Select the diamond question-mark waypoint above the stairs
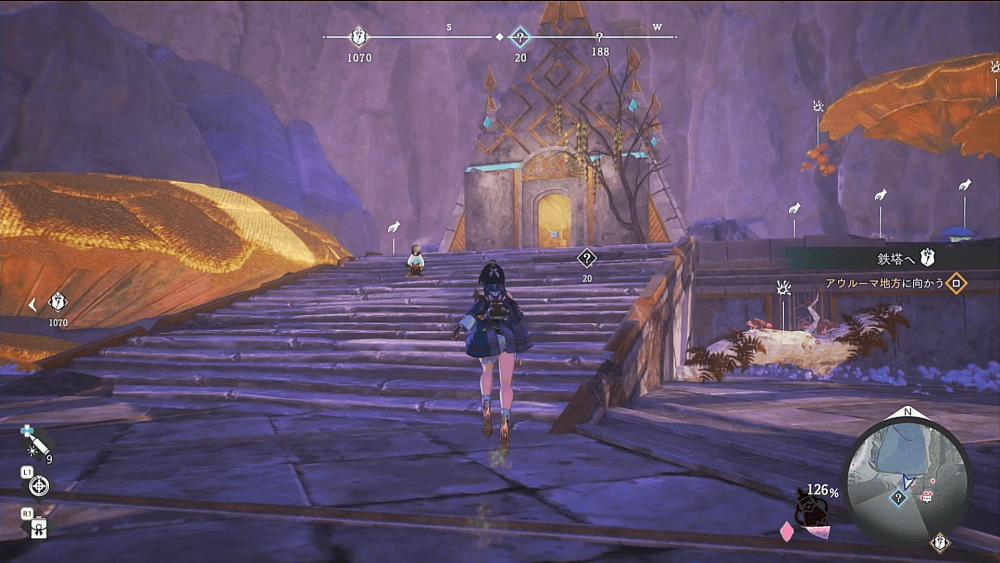 pos(587,258)
